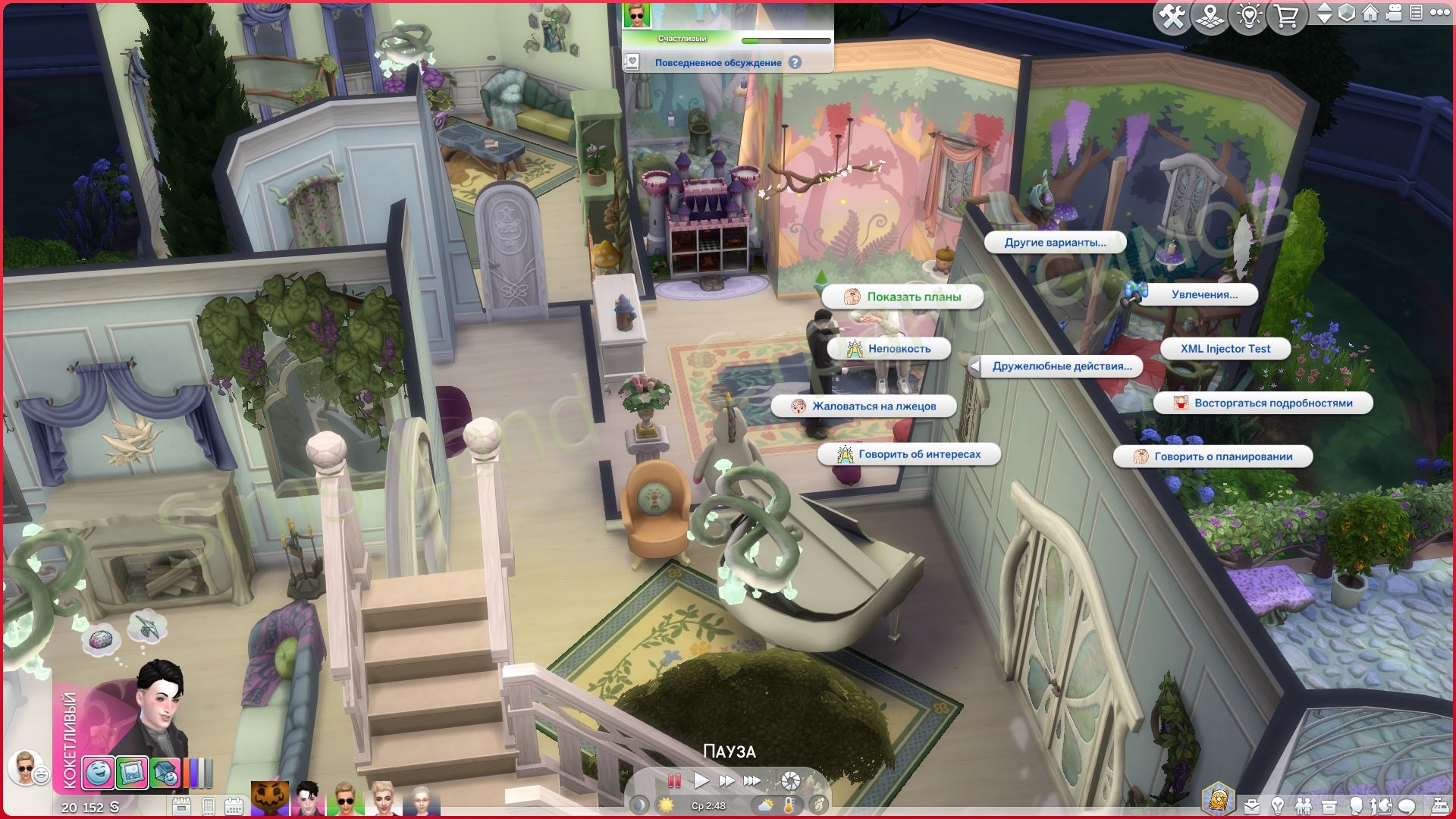Viewport: 1456px width, 819px height.
Task: Click the play normal speed button
Action: click(x=701, y=780)
